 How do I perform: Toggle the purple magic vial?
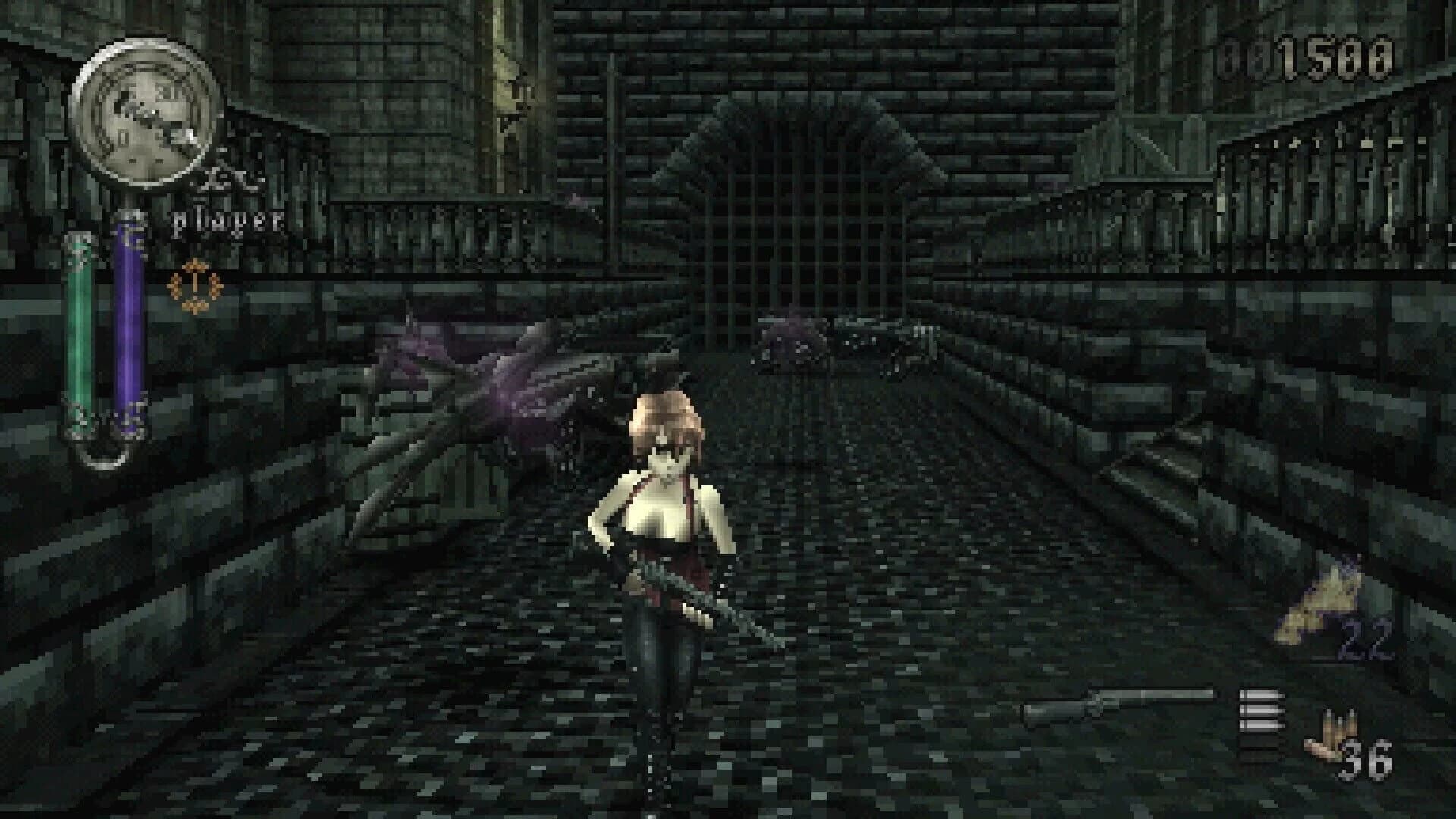click(x=127, y=326)
